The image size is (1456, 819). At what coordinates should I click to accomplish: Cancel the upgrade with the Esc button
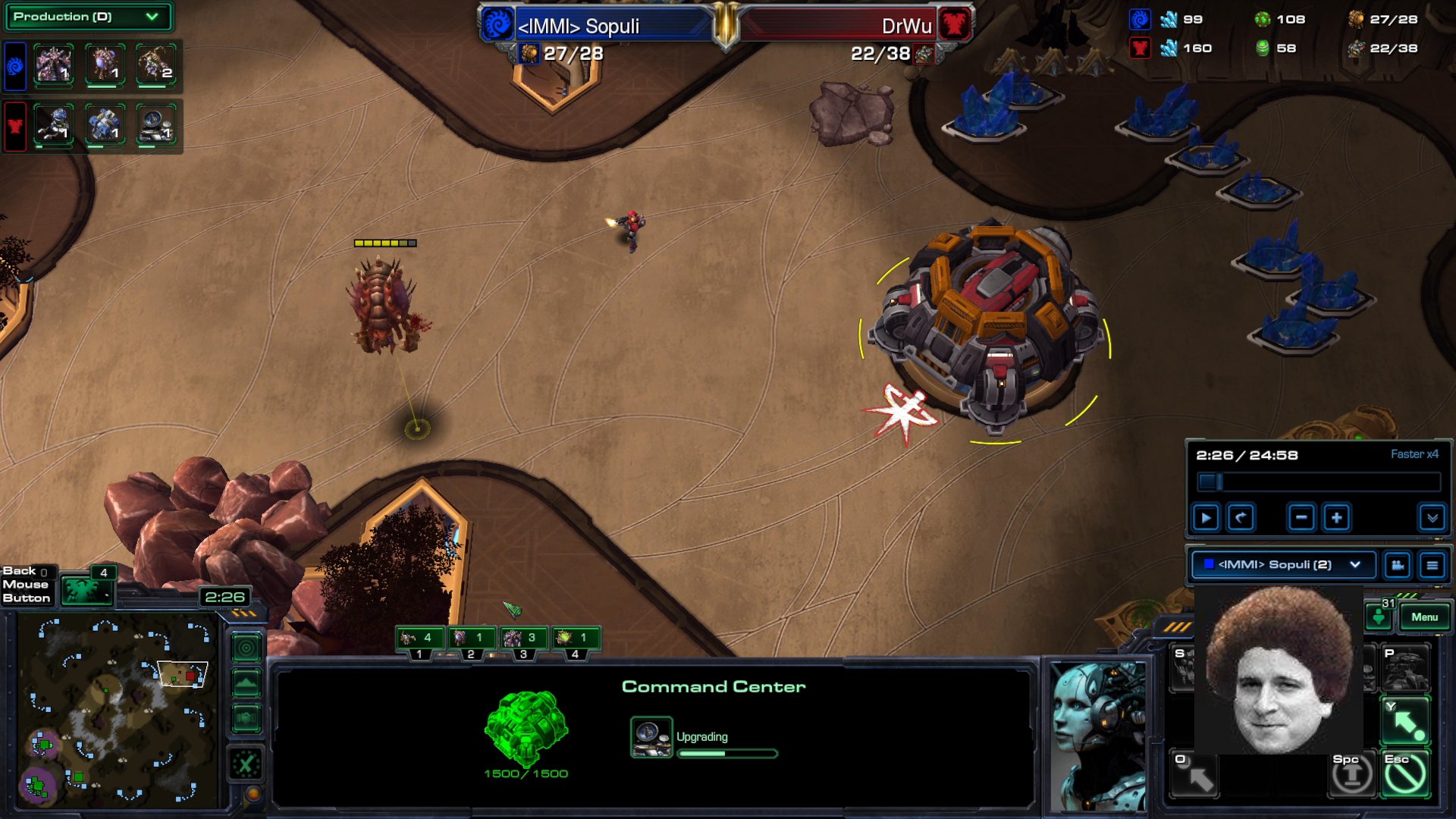tap(1405, 775)
